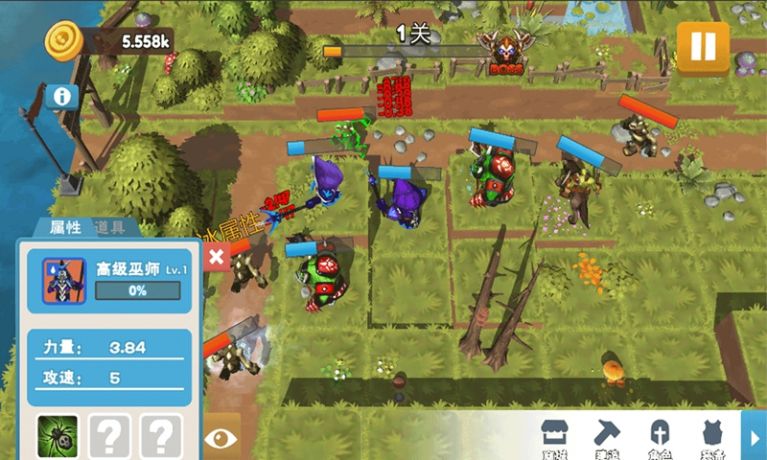Open the blue info button
The height and width of the screenshot is (460, 767).
click(62, 96)
